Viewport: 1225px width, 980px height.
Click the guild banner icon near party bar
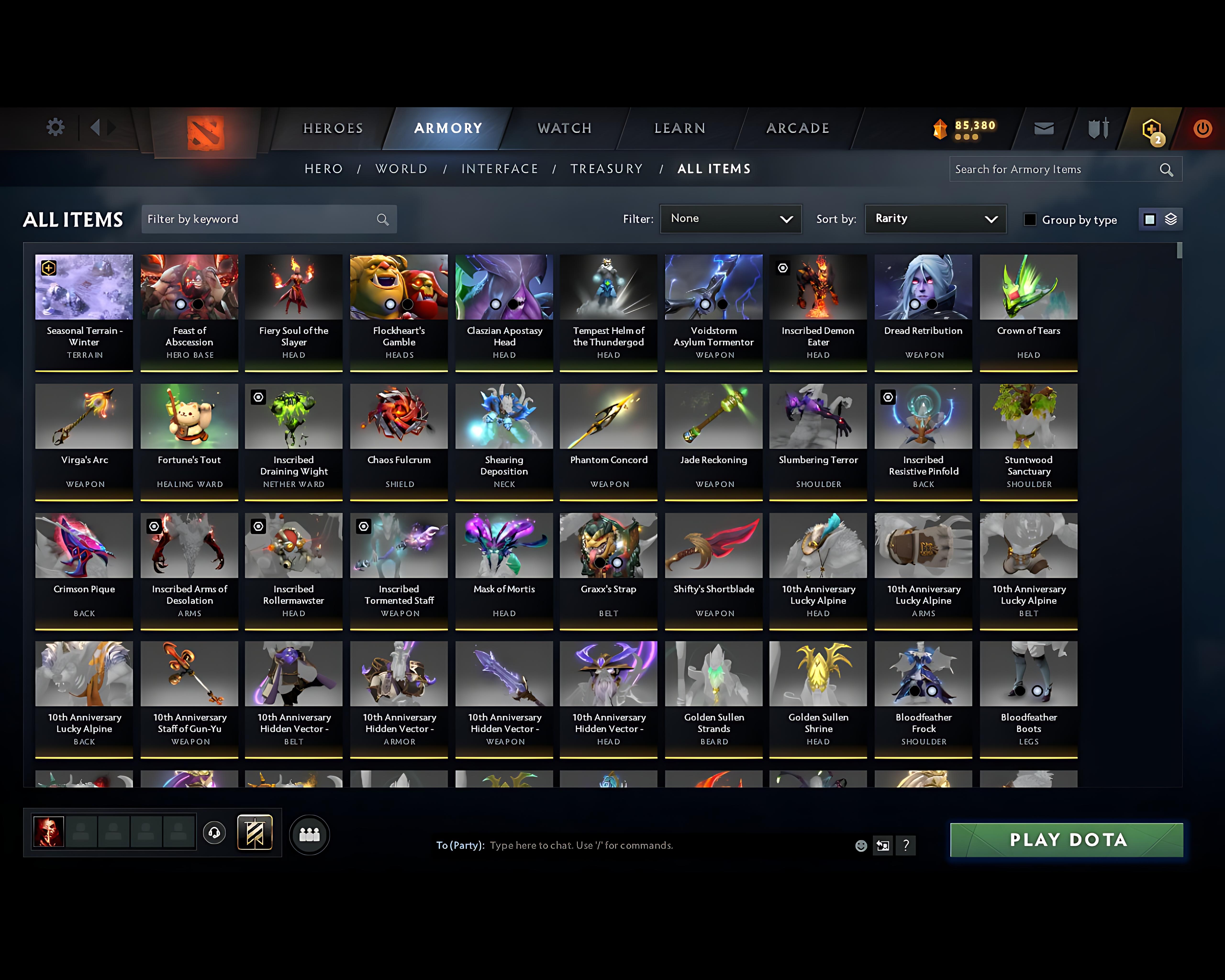click(255, 832)
